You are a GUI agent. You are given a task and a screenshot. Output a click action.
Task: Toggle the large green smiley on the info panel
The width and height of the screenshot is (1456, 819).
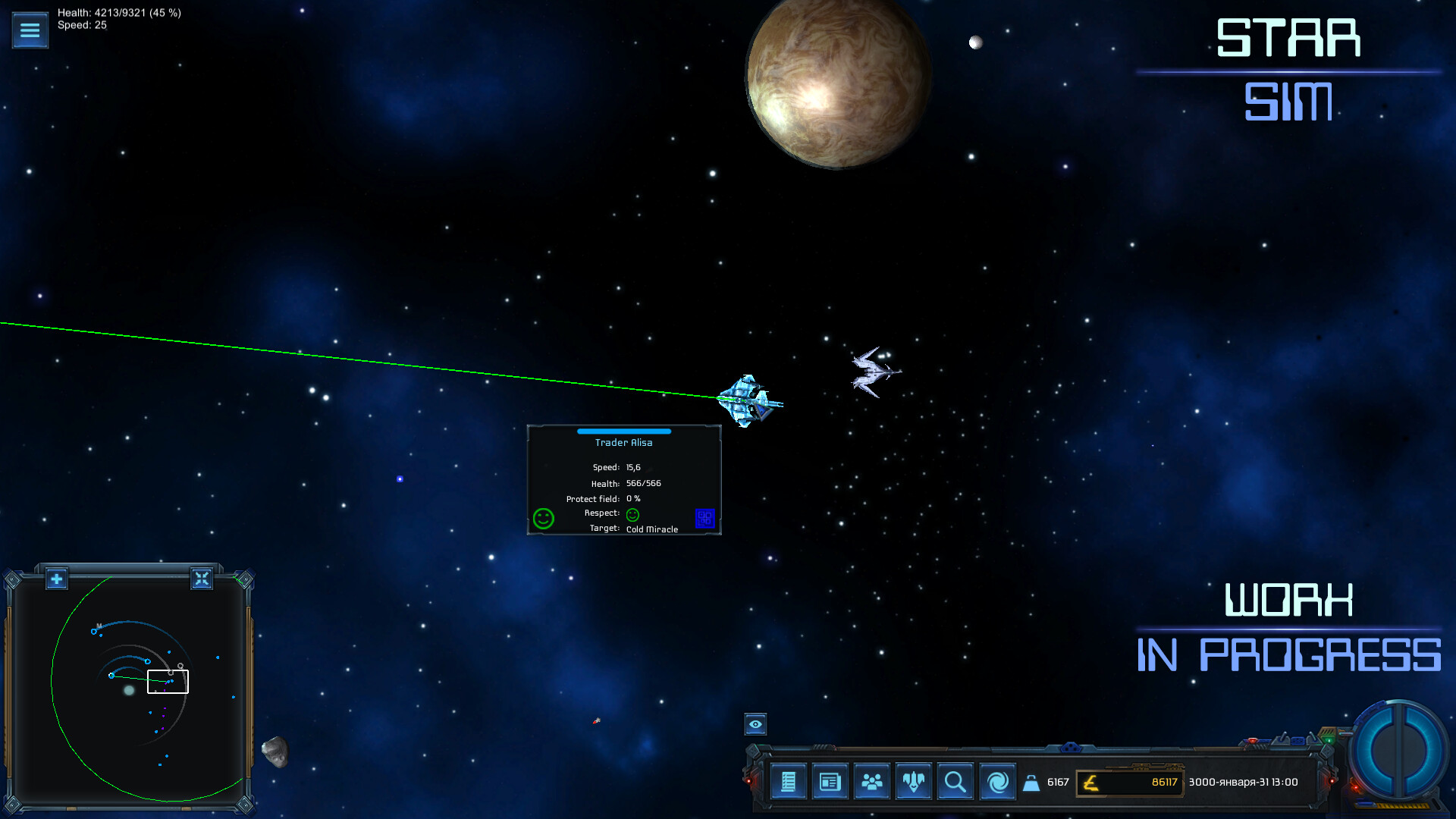[543, 518]
